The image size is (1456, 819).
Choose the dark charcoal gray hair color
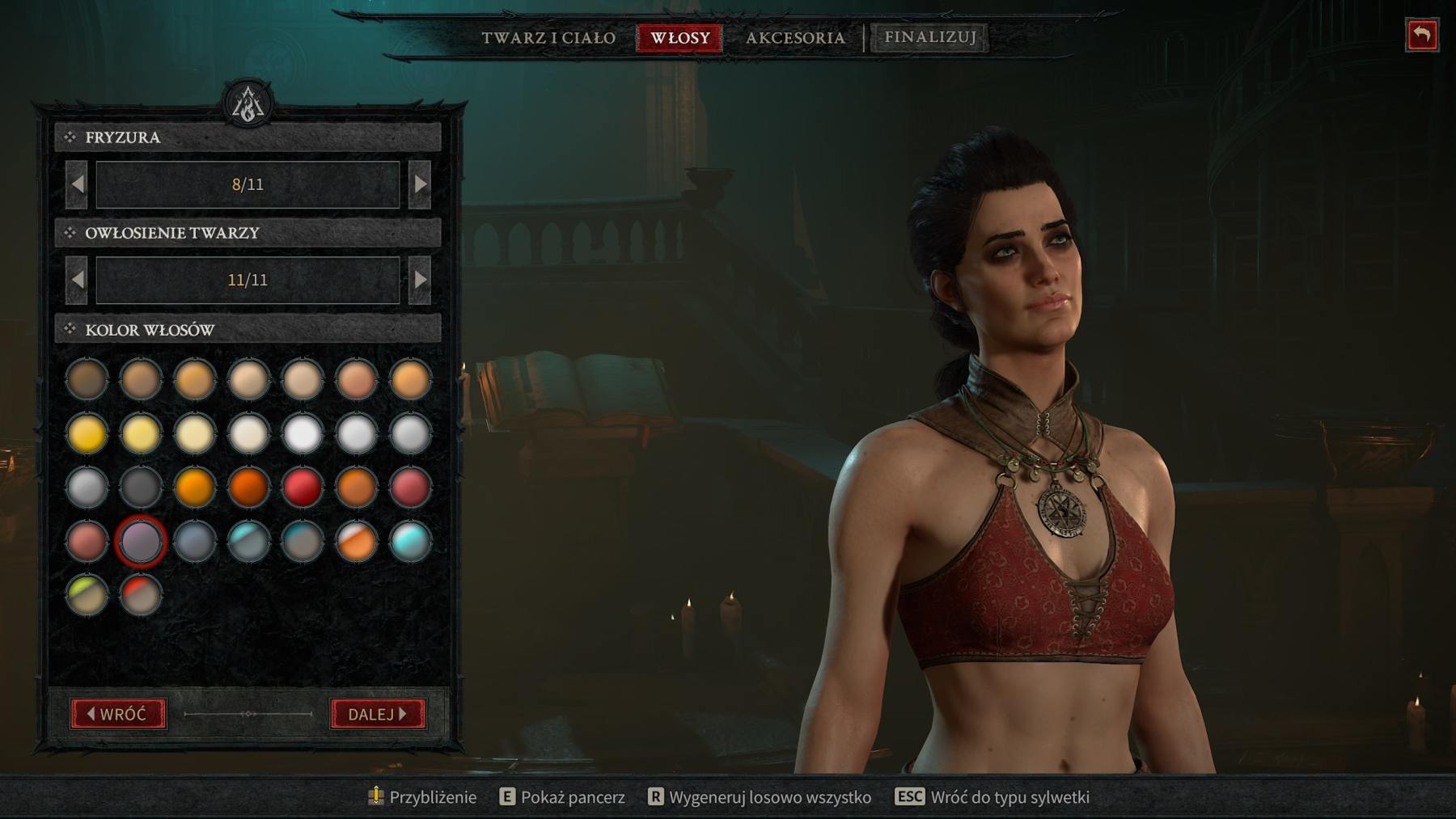pos(141,488)
